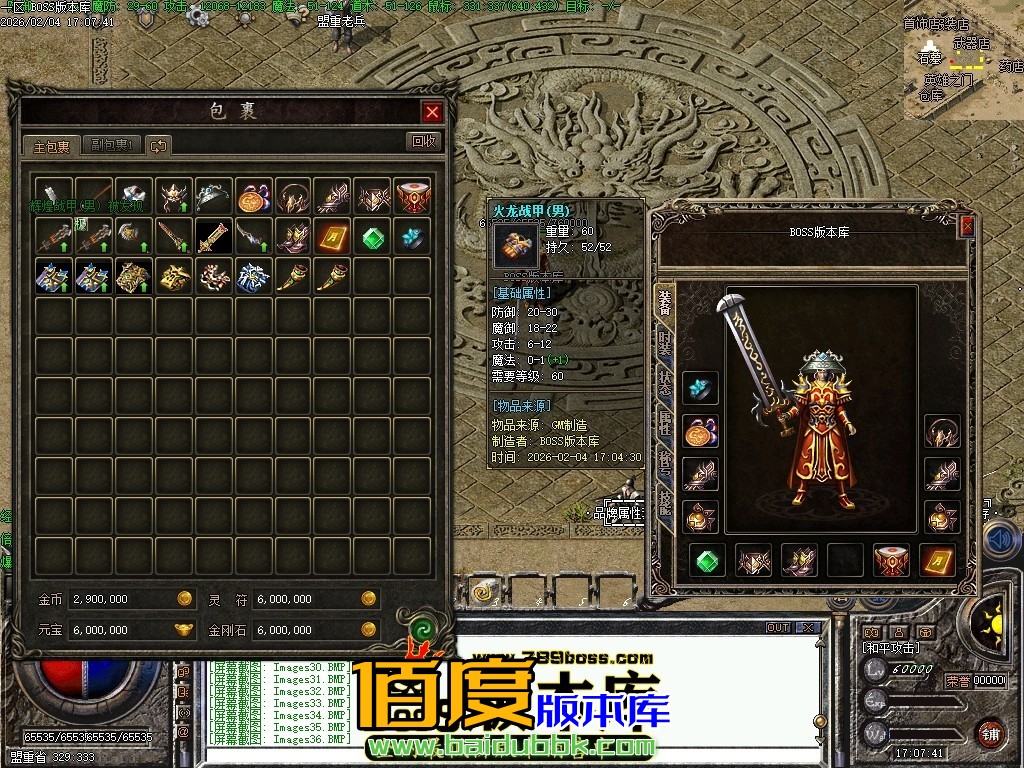
Task: Open the 技能 skills tab
Action: (665, 501)
